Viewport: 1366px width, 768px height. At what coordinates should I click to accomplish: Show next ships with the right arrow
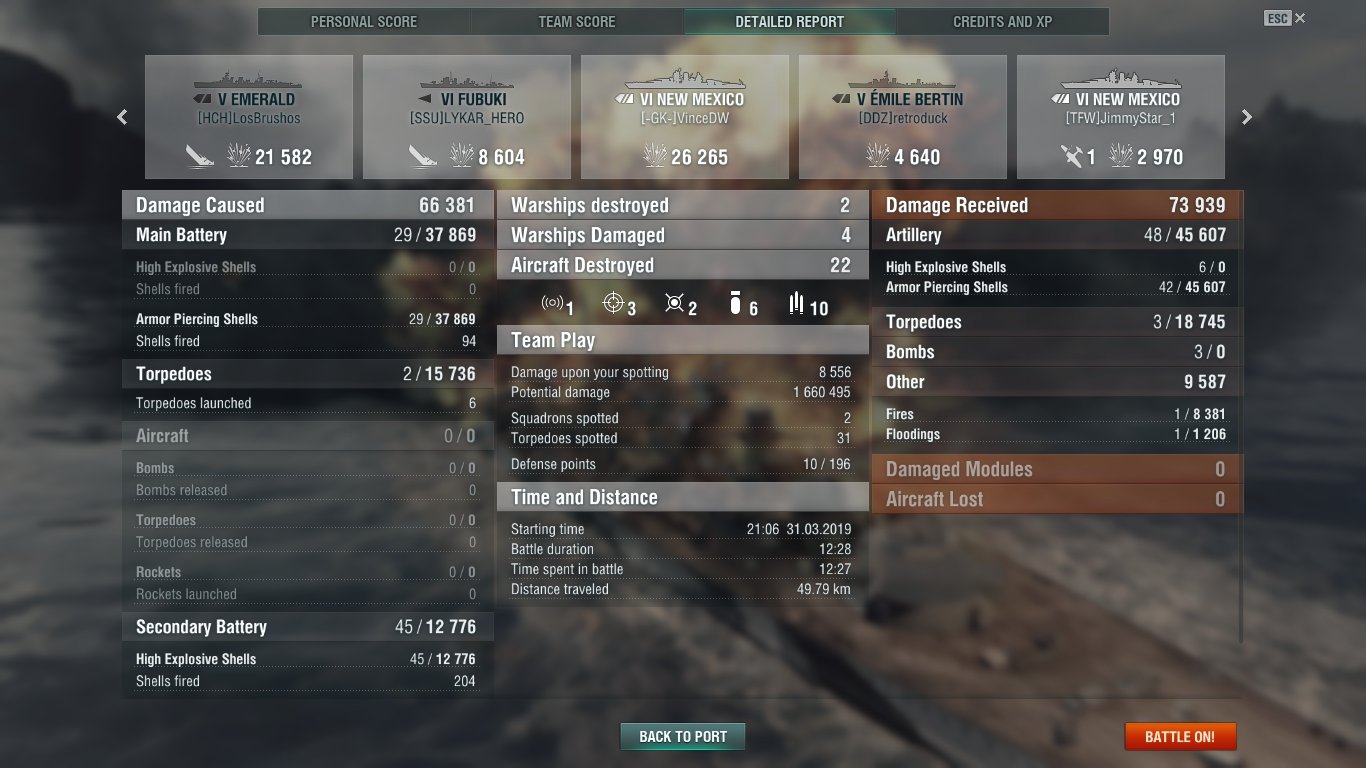(1247, 117)
